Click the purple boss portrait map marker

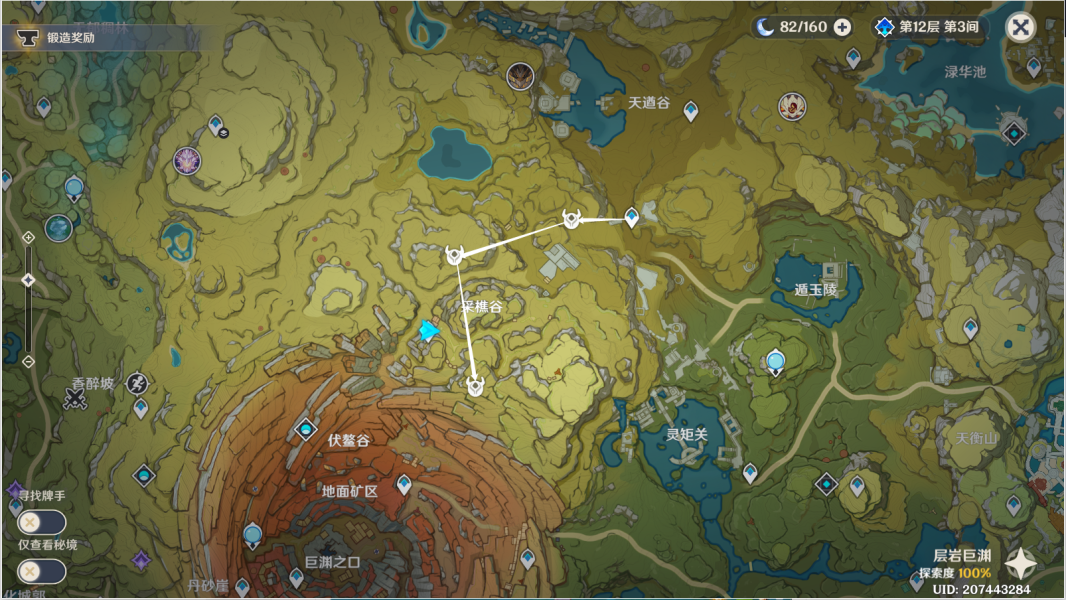187,160
